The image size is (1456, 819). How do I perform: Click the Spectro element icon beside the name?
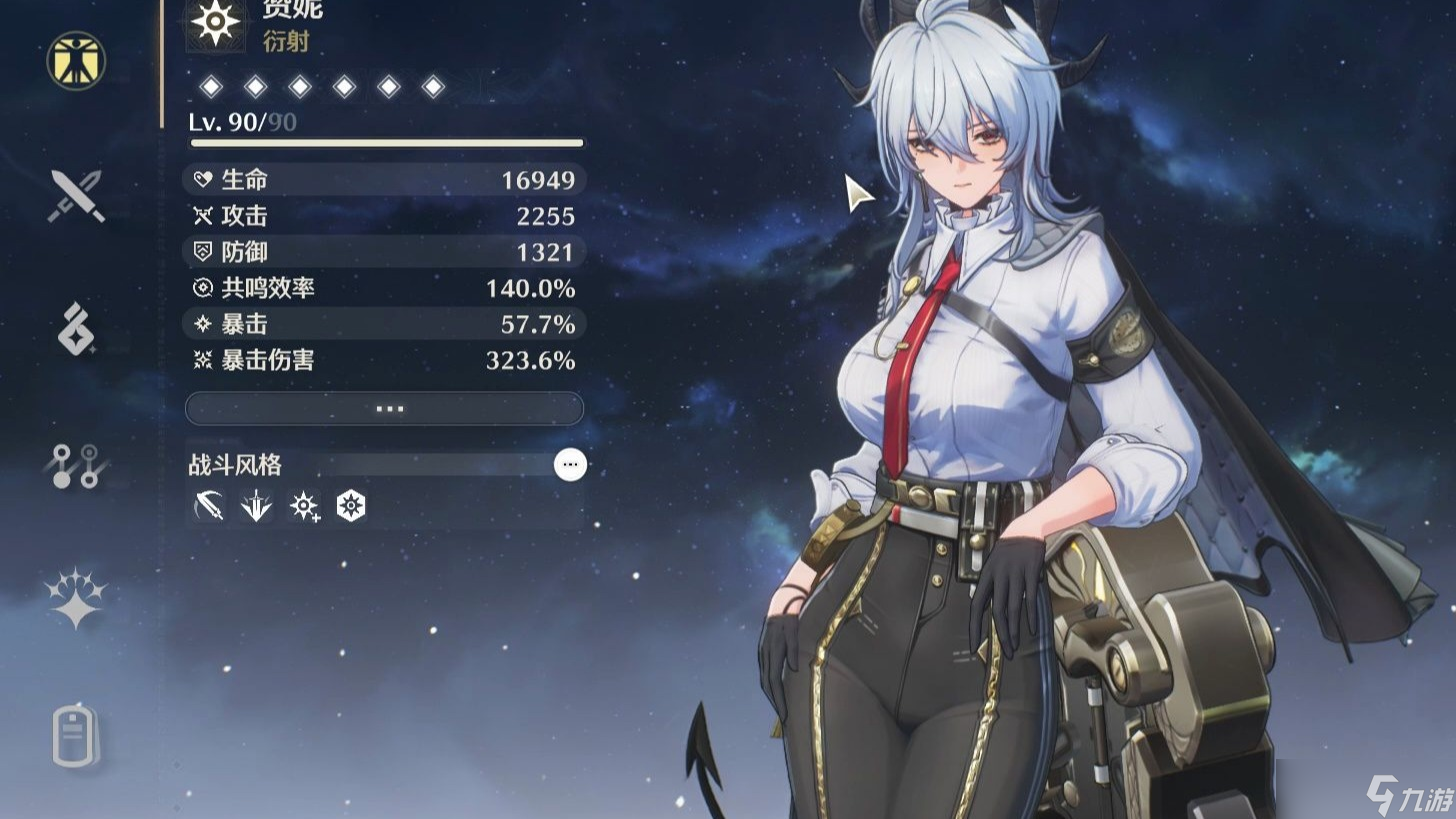(215, 22)
